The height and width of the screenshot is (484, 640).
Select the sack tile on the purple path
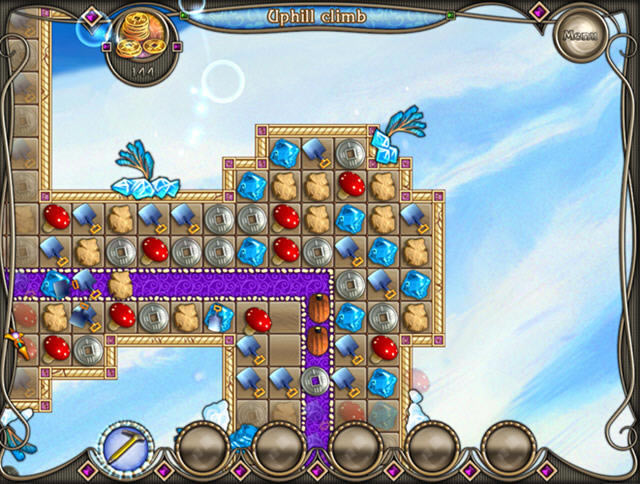[120, 283]
